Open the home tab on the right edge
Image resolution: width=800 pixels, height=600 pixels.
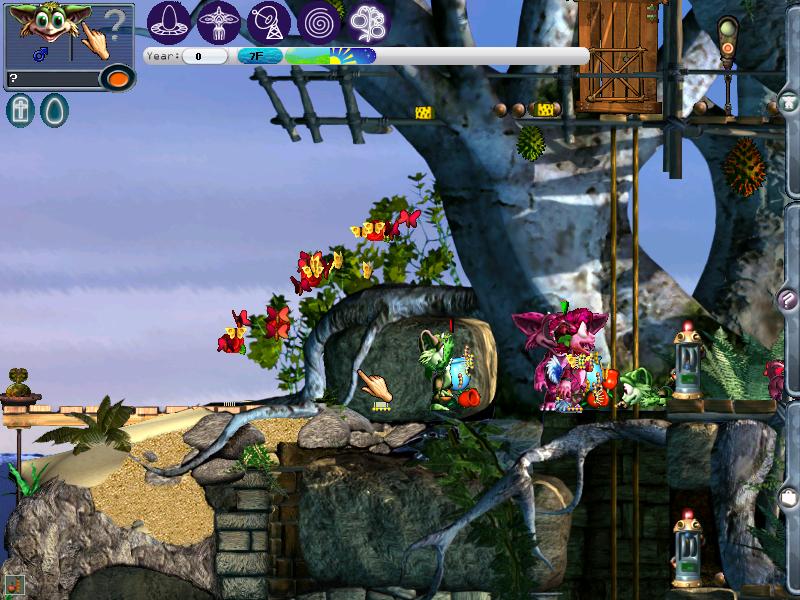click(789, 100)
